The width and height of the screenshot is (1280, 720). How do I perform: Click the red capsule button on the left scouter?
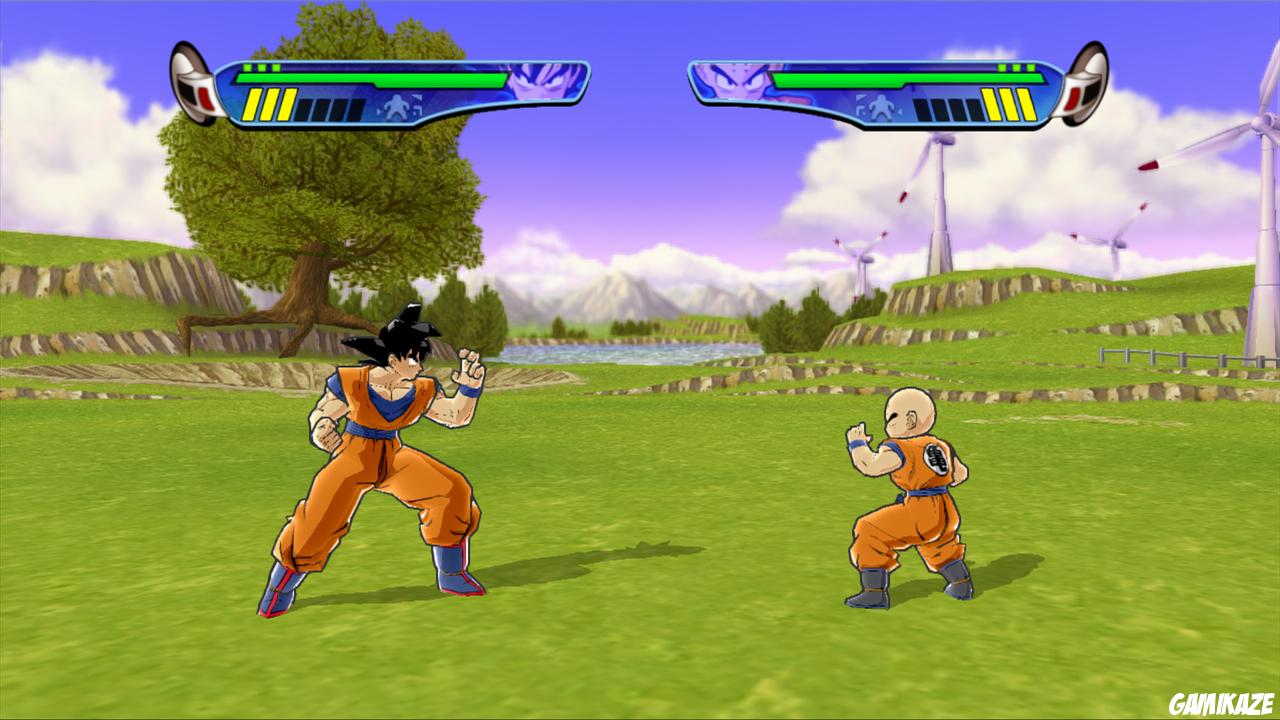coord(204,99)
